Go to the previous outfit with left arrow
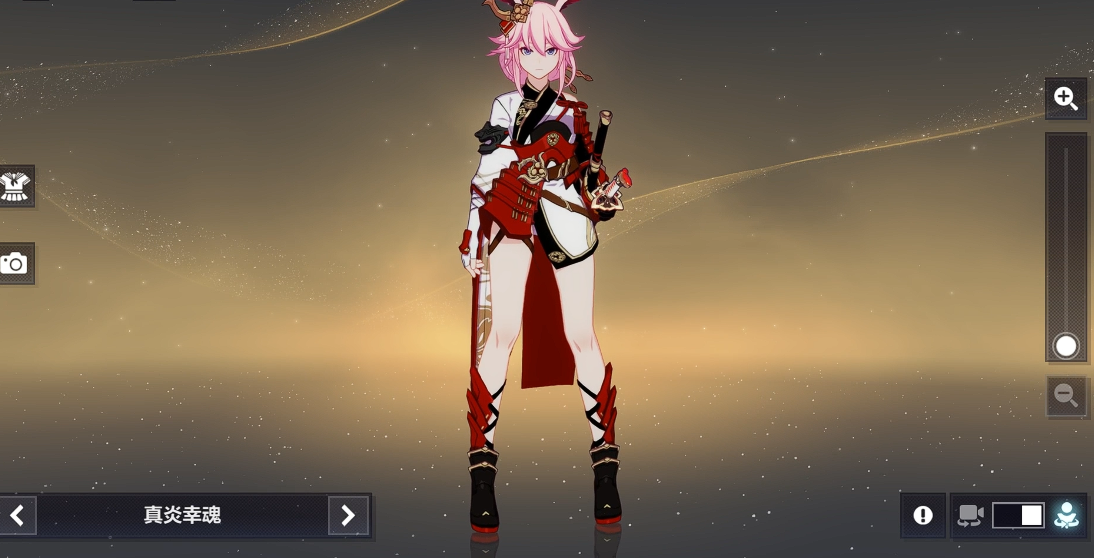The image size is (1094, 558). pos(17,515)
